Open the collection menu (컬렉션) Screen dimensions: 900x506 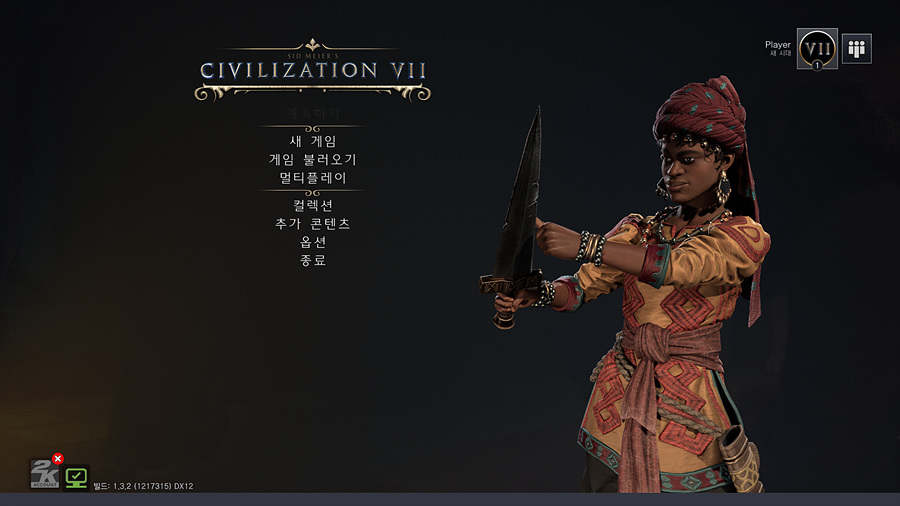[x=312, y=205]
